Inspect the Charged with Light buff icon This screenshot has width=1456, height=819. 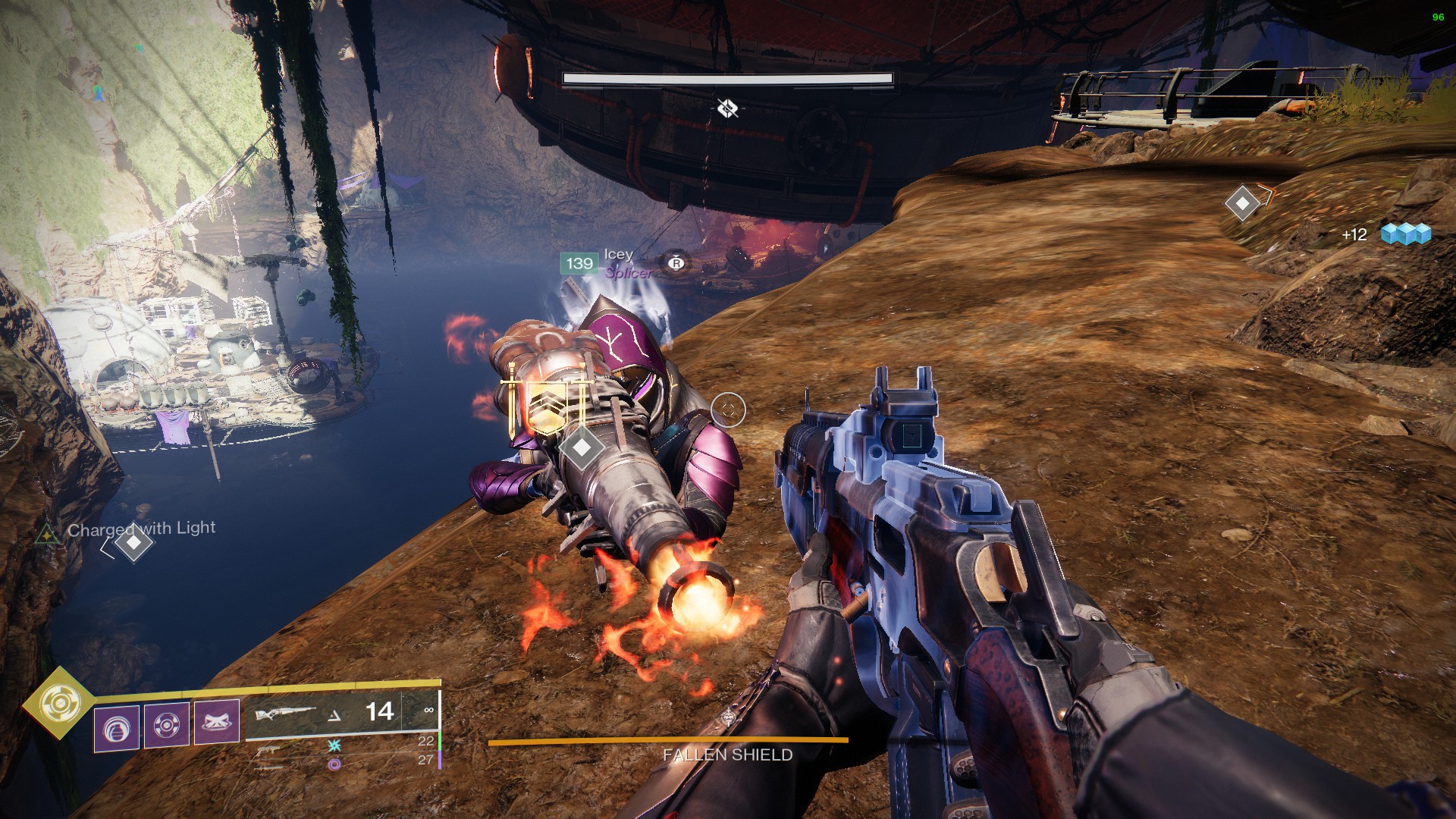tap(48, 535)
